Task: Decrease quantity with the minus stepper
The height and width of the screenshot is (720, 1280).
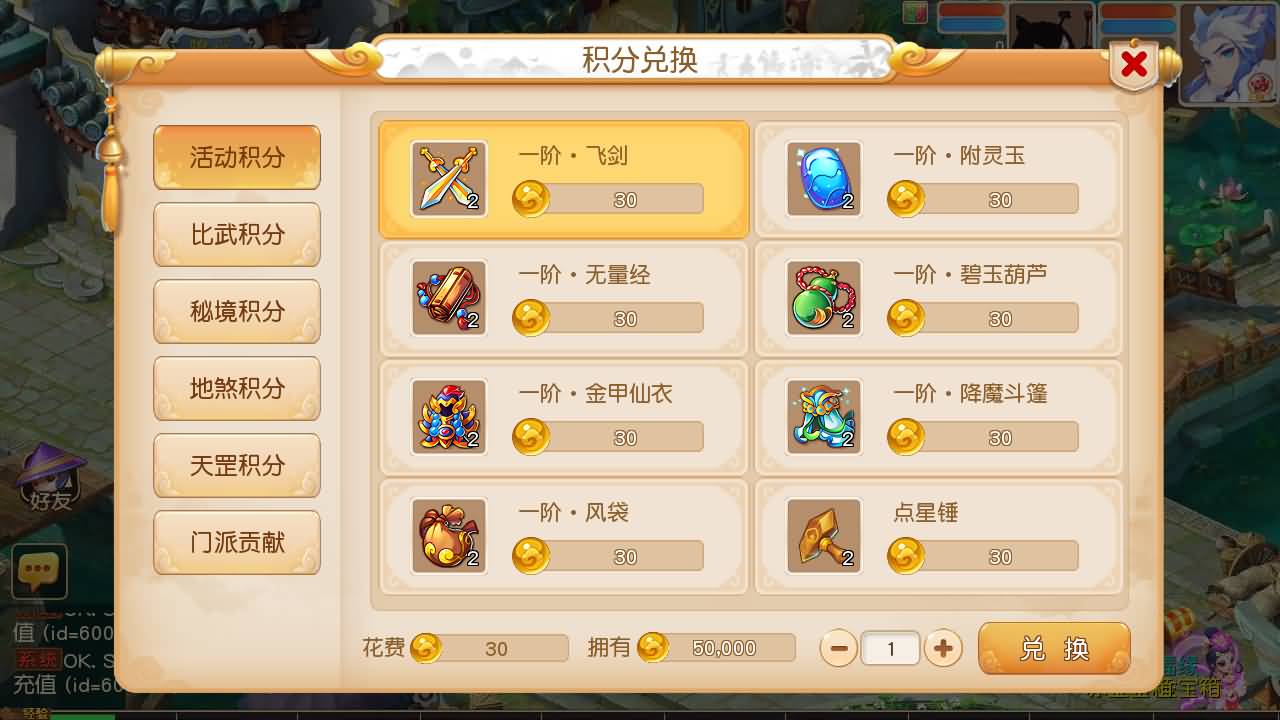Action: tap(838, 648)
